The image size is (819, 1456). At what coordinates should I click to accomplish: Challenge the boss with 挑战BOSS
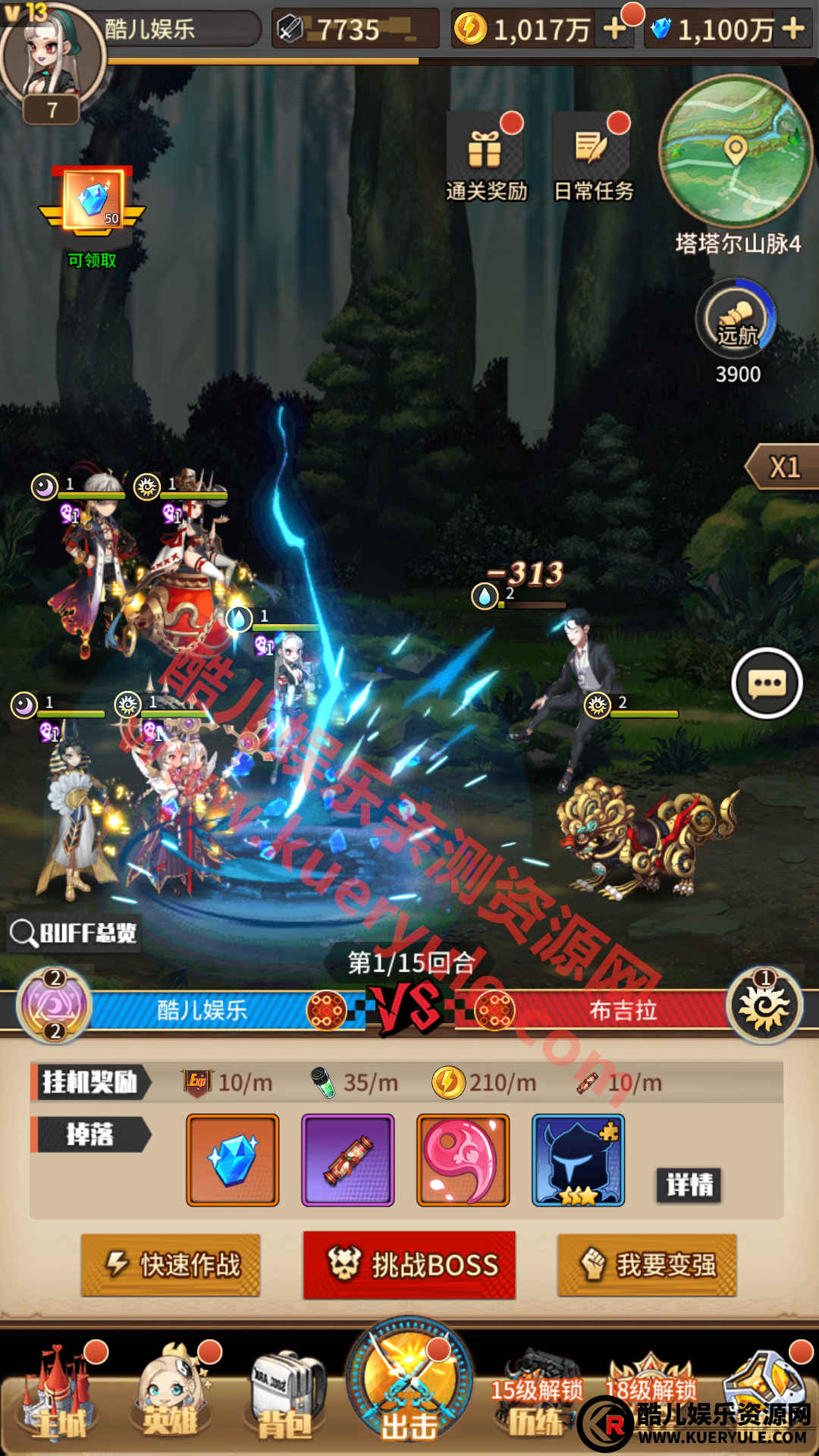[x=409, y=1265]
